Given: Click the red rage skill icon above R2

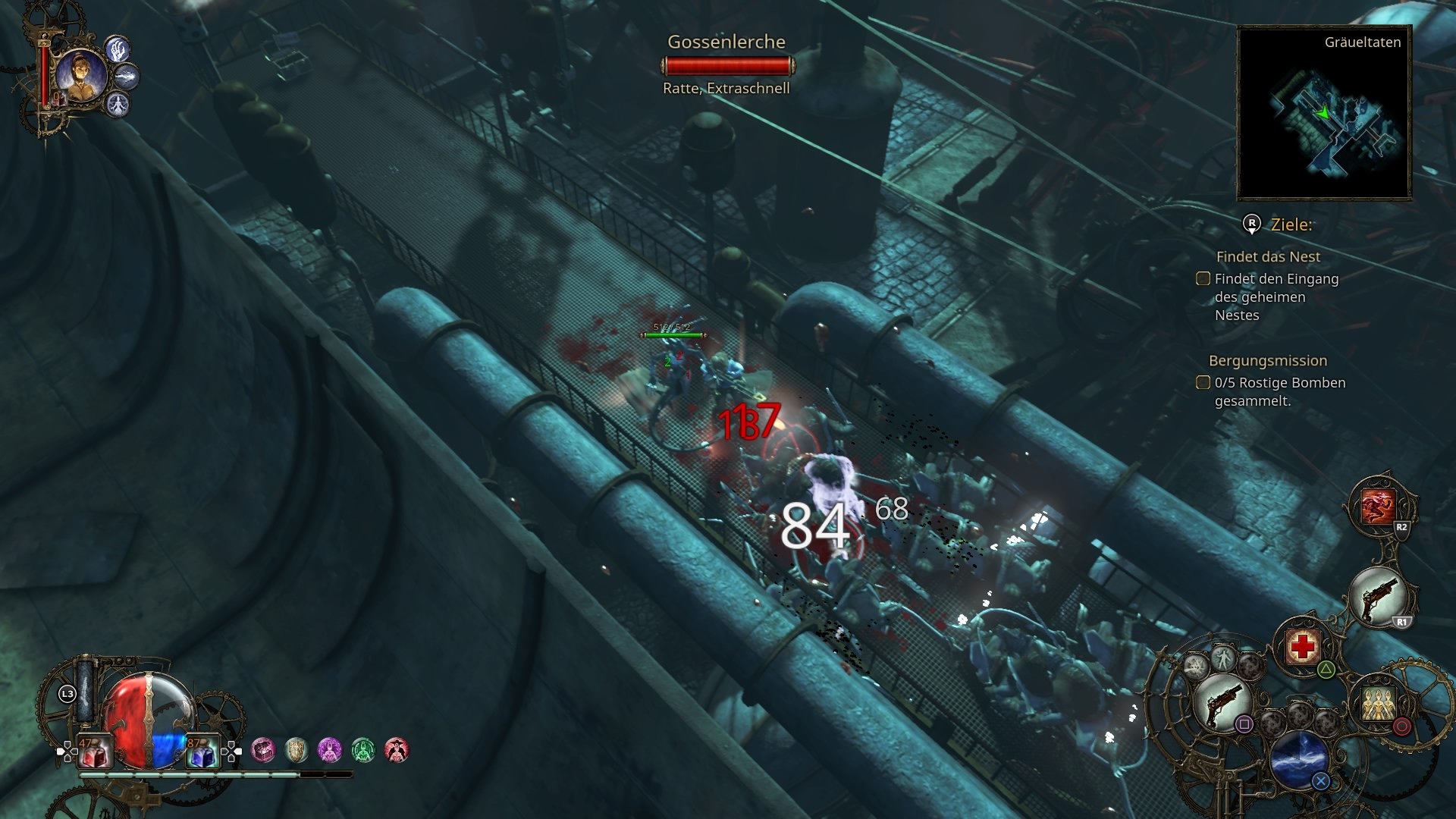Looking at the screenshot, I should point(1377,505).
